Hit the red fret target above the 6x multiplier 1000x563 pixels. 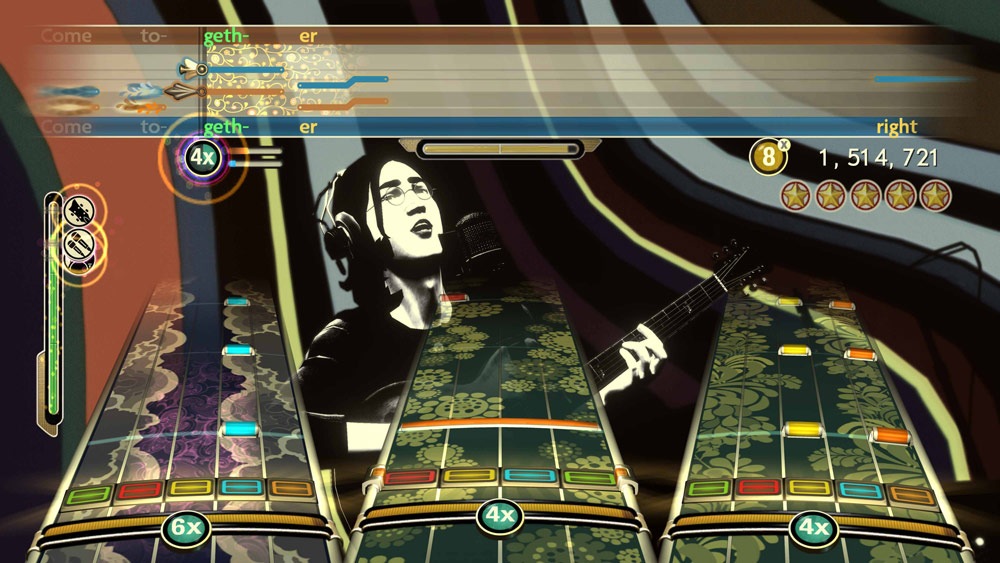[138, 491]
